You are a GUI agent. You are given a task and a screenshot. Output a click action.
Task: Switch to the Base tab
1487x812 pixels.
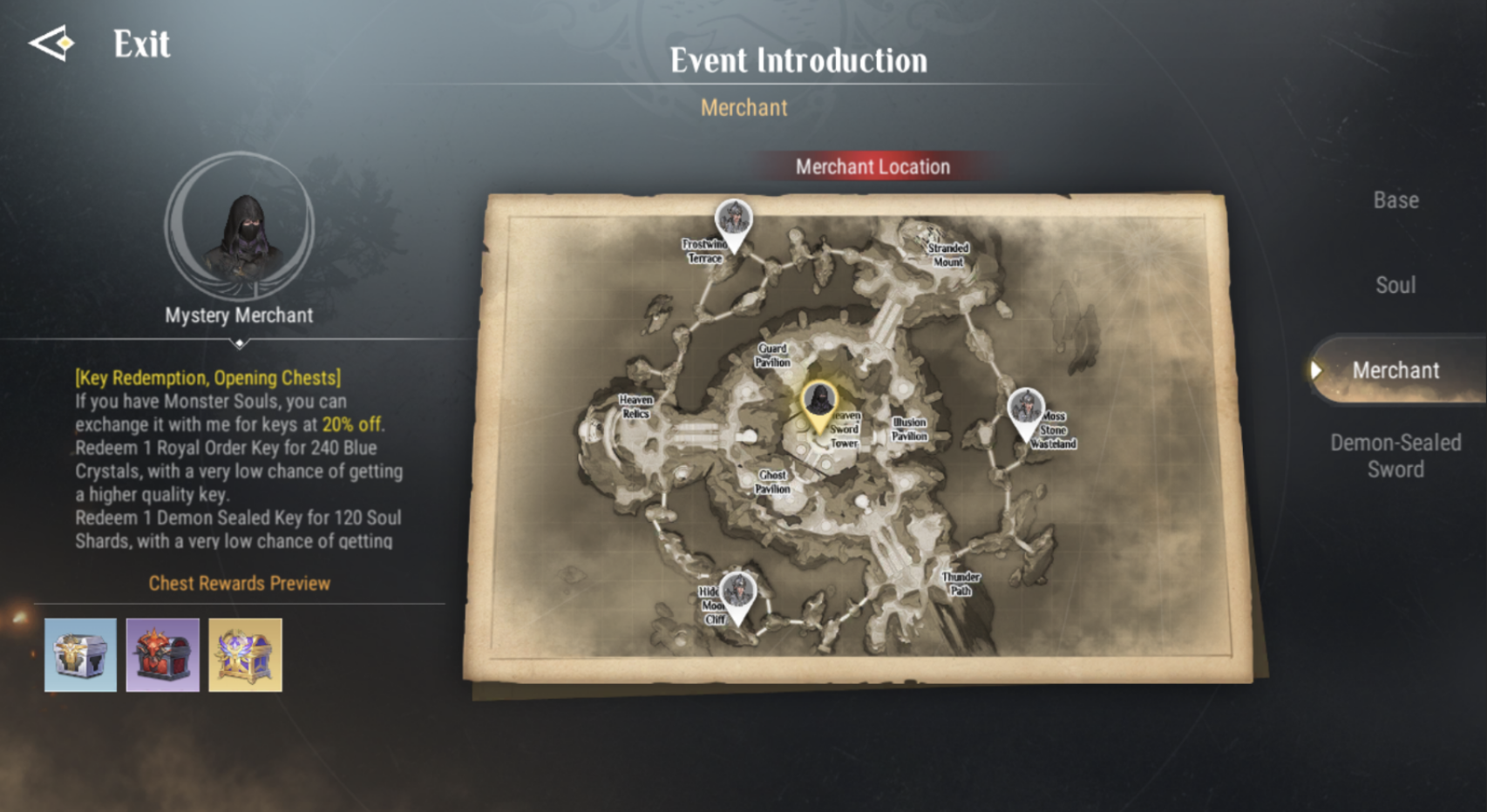pos(1395,200)
